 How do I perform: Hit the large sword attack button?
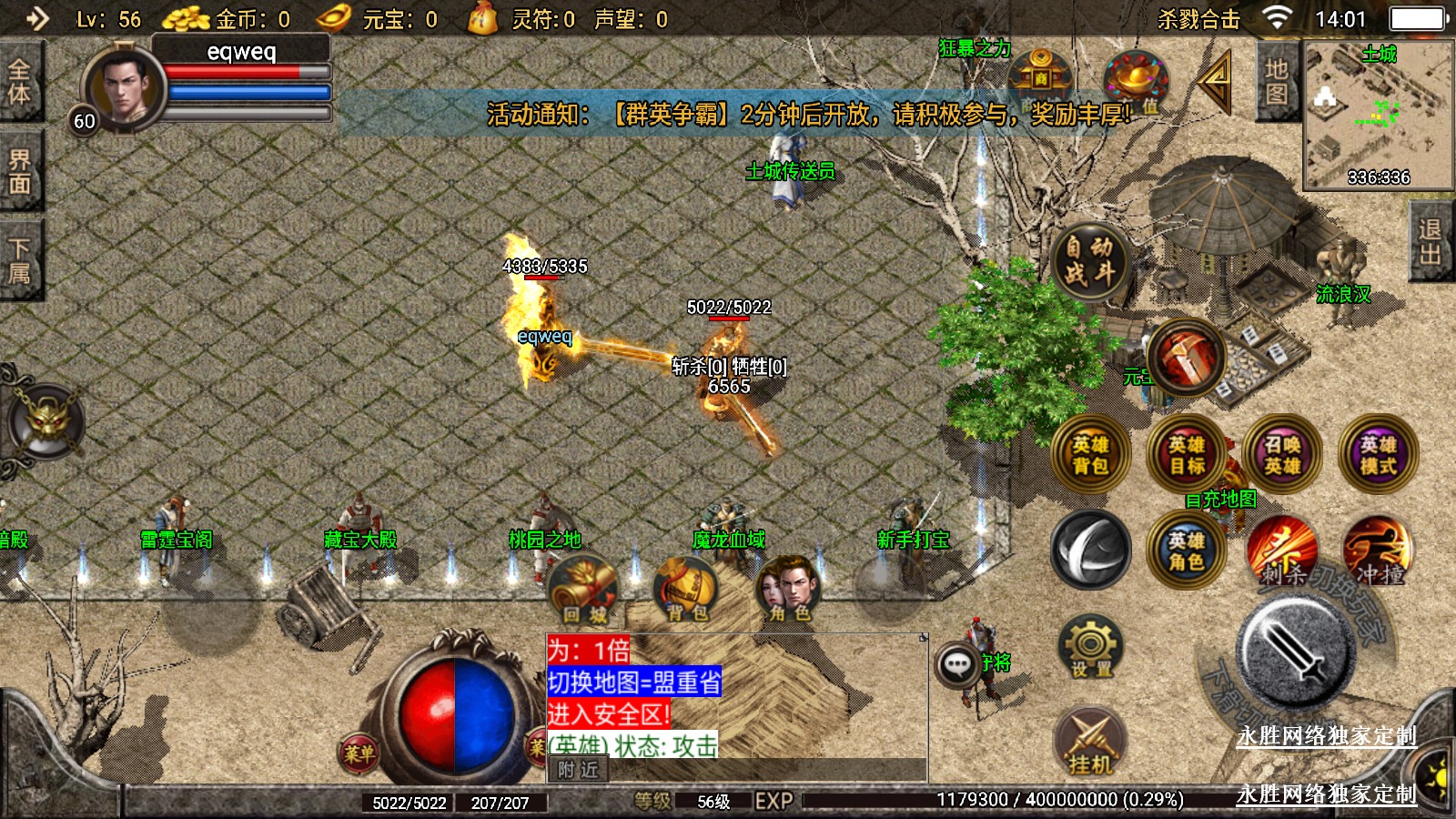pos(1296,650)
